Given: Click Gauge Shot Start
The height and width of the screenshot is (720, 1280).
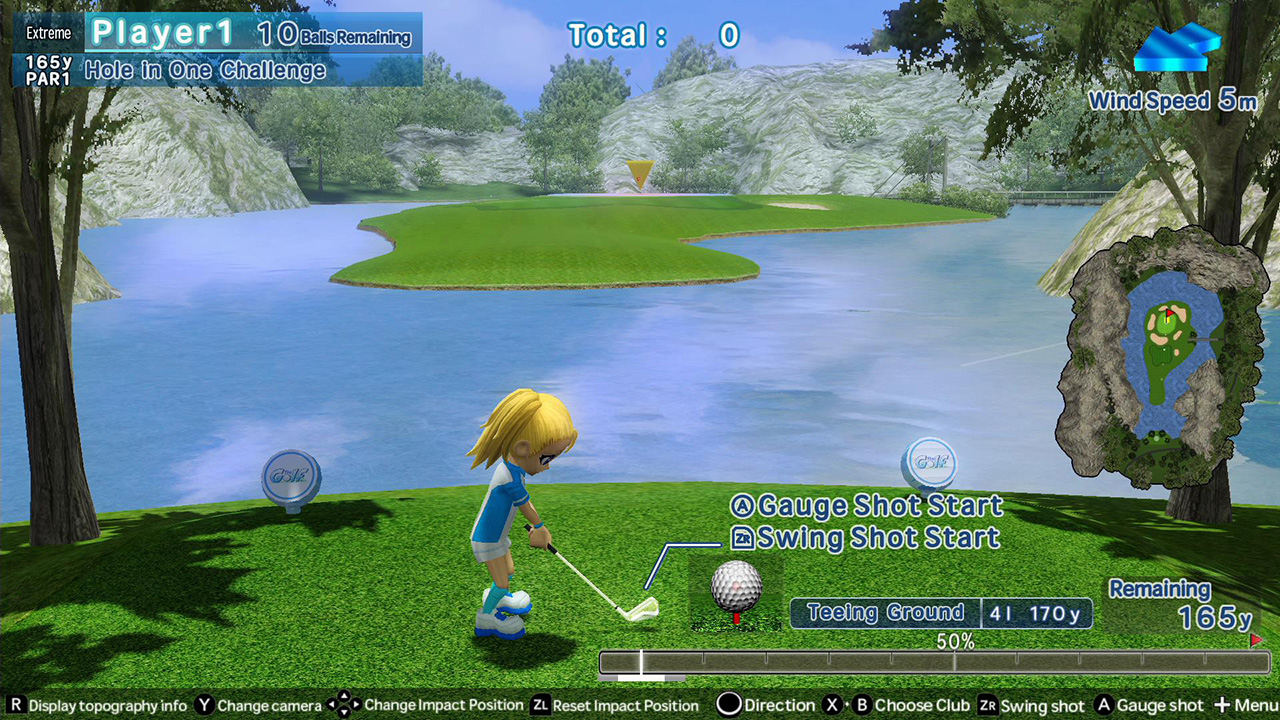Looking at the screenshot, I should coord(866,506).
